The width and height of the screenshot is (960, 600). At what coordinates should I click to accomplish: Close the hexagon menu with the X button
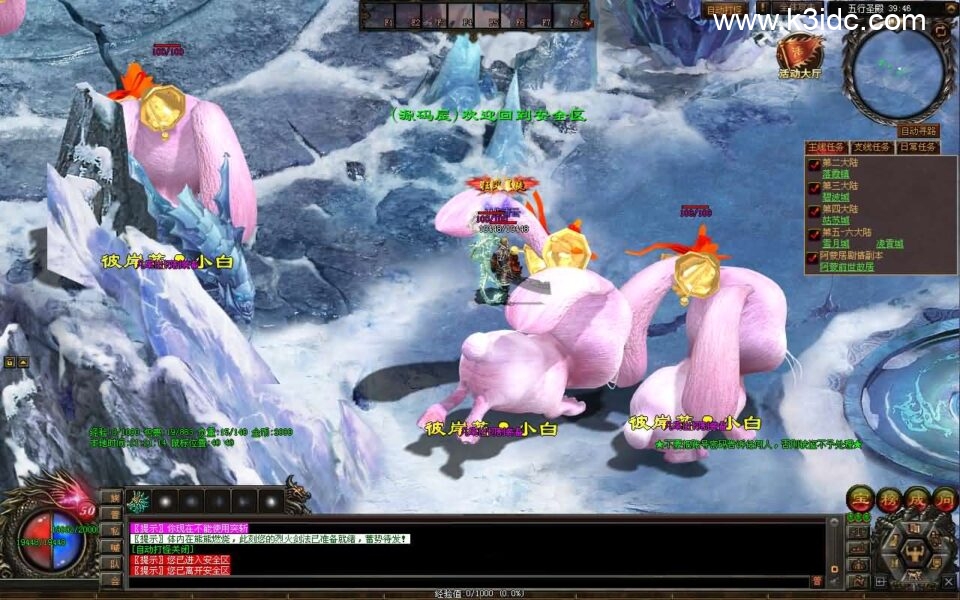click(949, 580)
